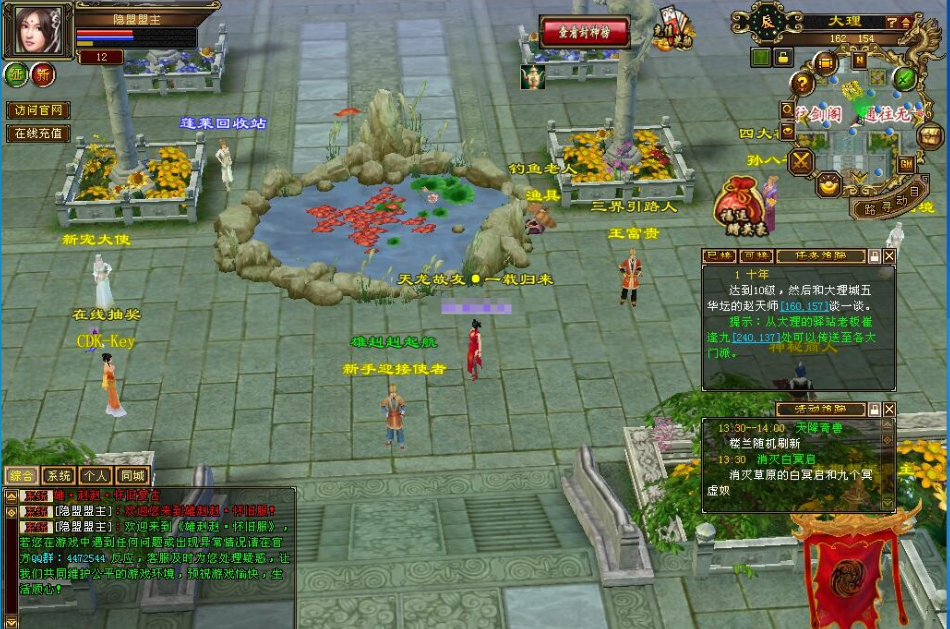950x629 pixels.
Task: Close the quest tracker panel
Action: tap(889, 256)
